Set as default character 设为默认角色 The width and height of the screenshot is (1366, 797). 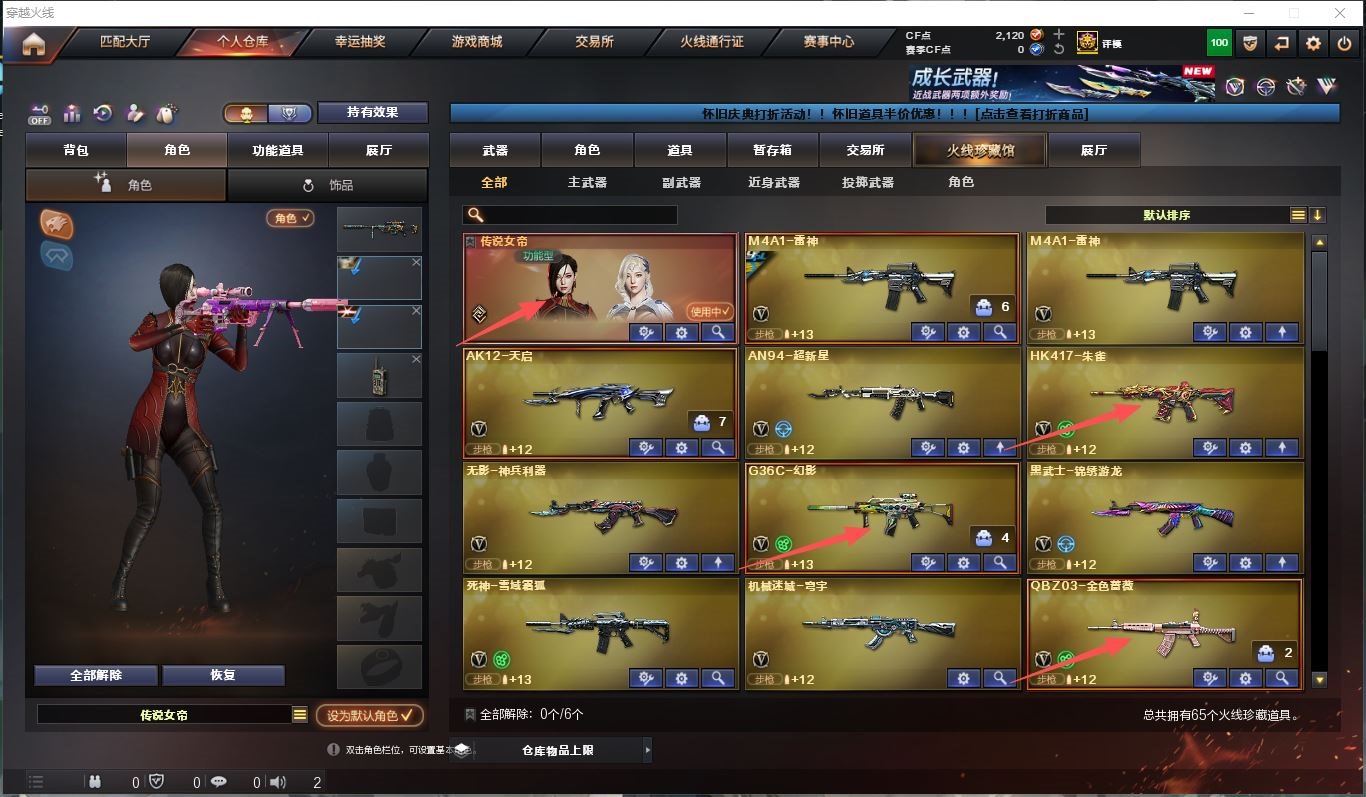pyautogui.click(x=369, y=716)
